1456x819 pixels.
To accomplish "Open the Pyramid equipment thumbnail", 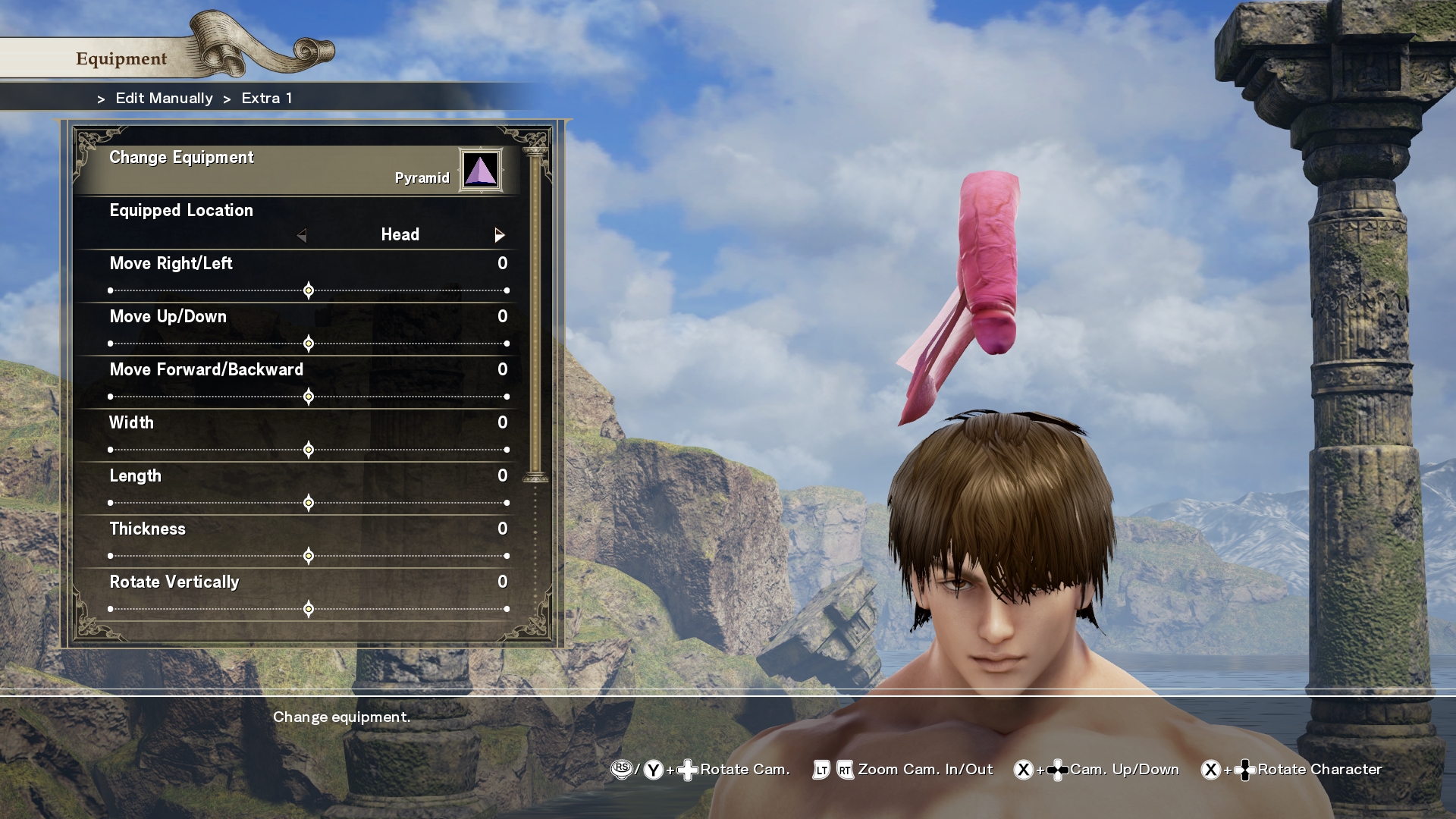I will (482, 169).
